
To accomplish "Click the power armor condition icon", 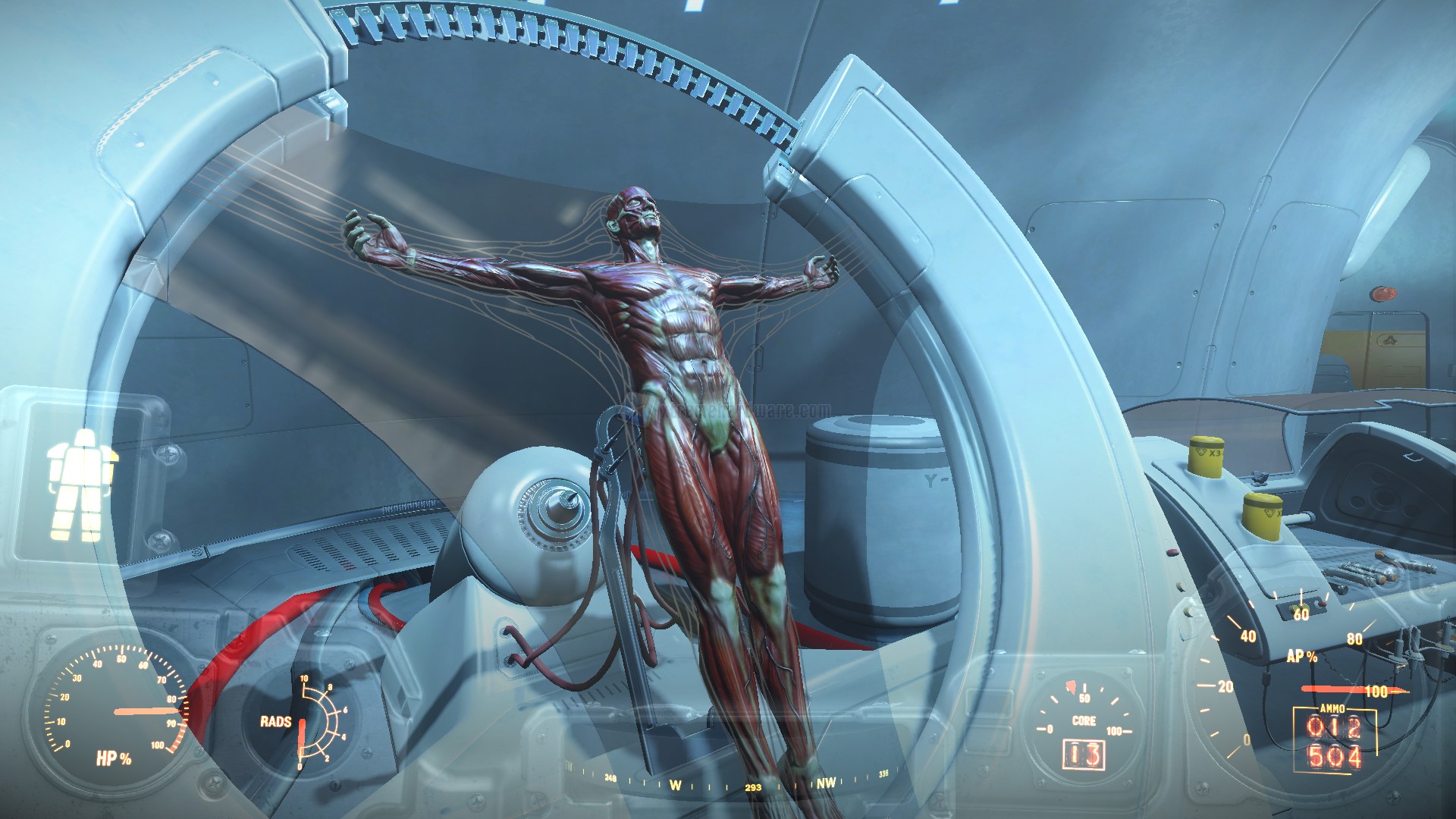I will point(83,485).
